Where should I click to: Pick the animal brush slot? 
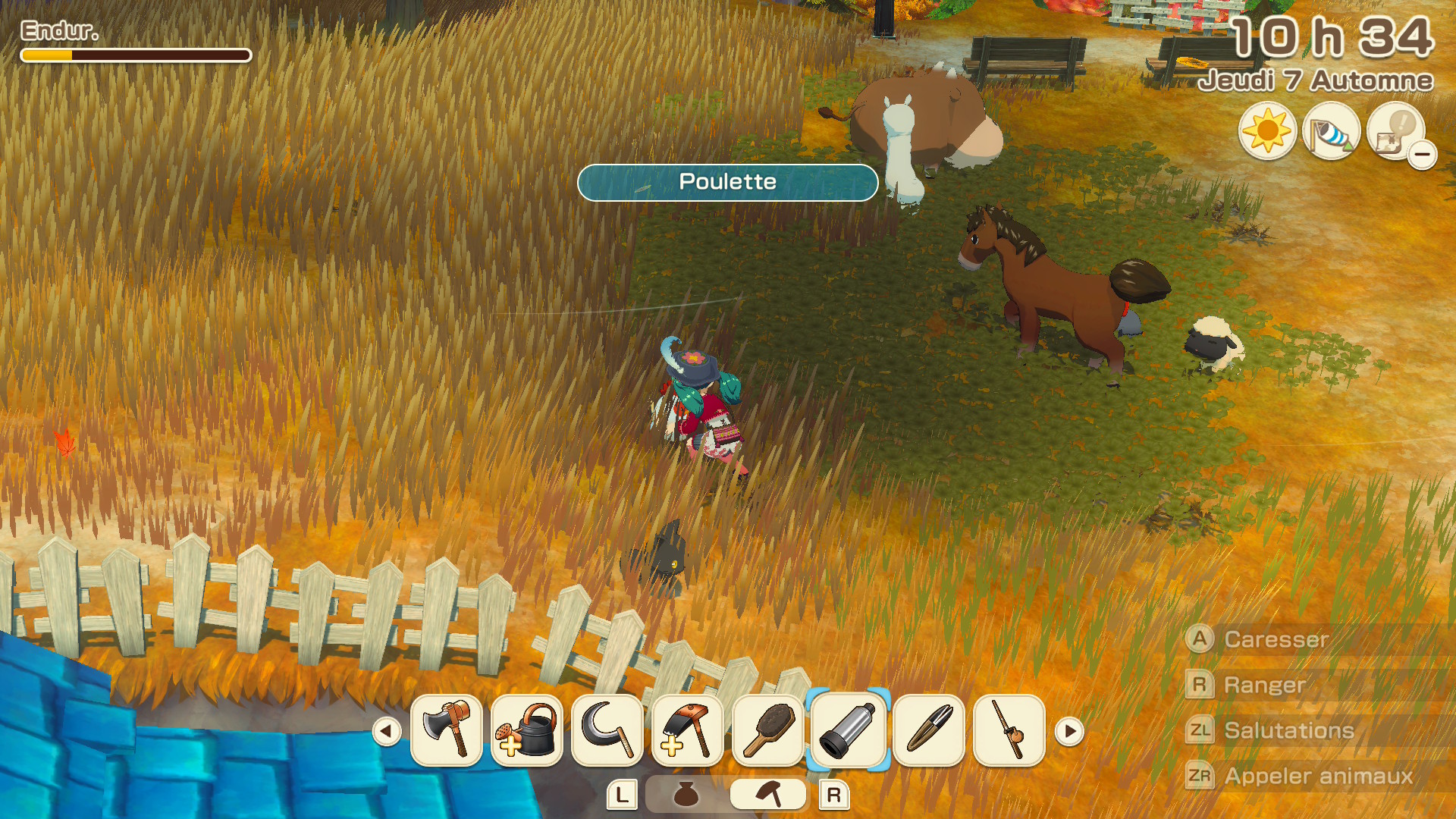click(768, 730)
